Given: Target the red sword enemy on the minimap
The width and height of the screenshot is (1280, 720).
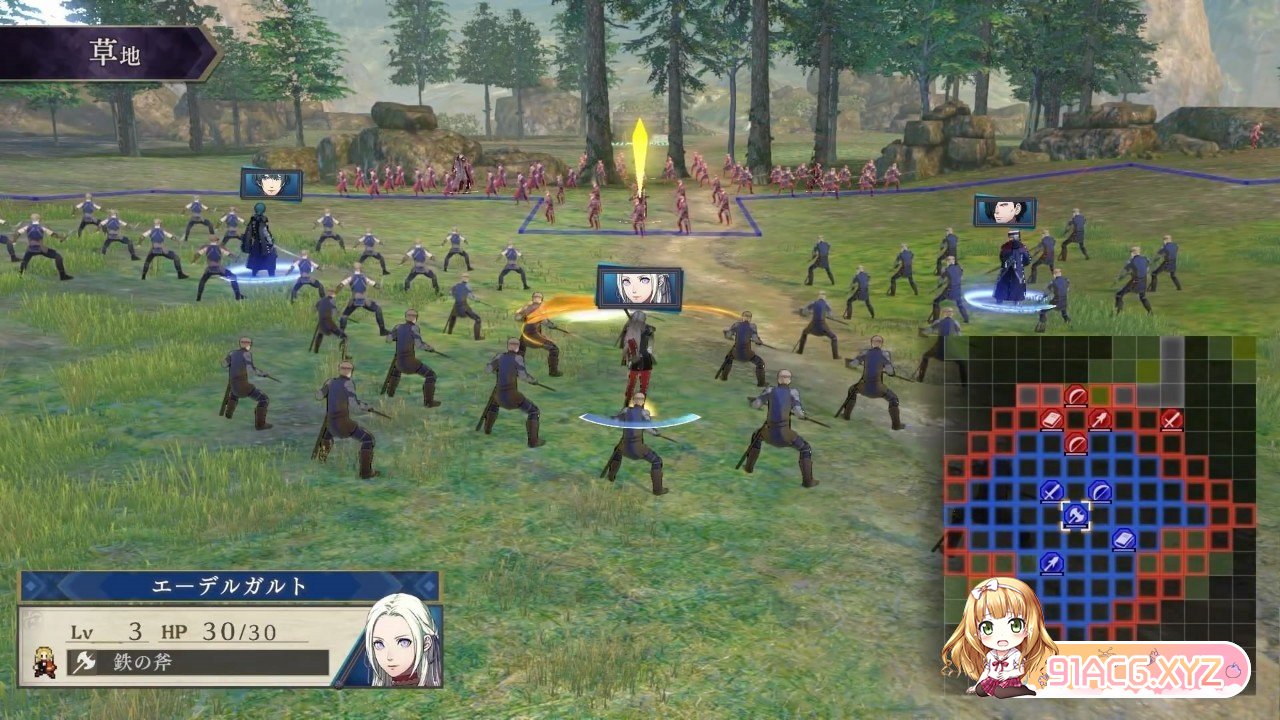Looking at the screenshot, I should 1171,420.
